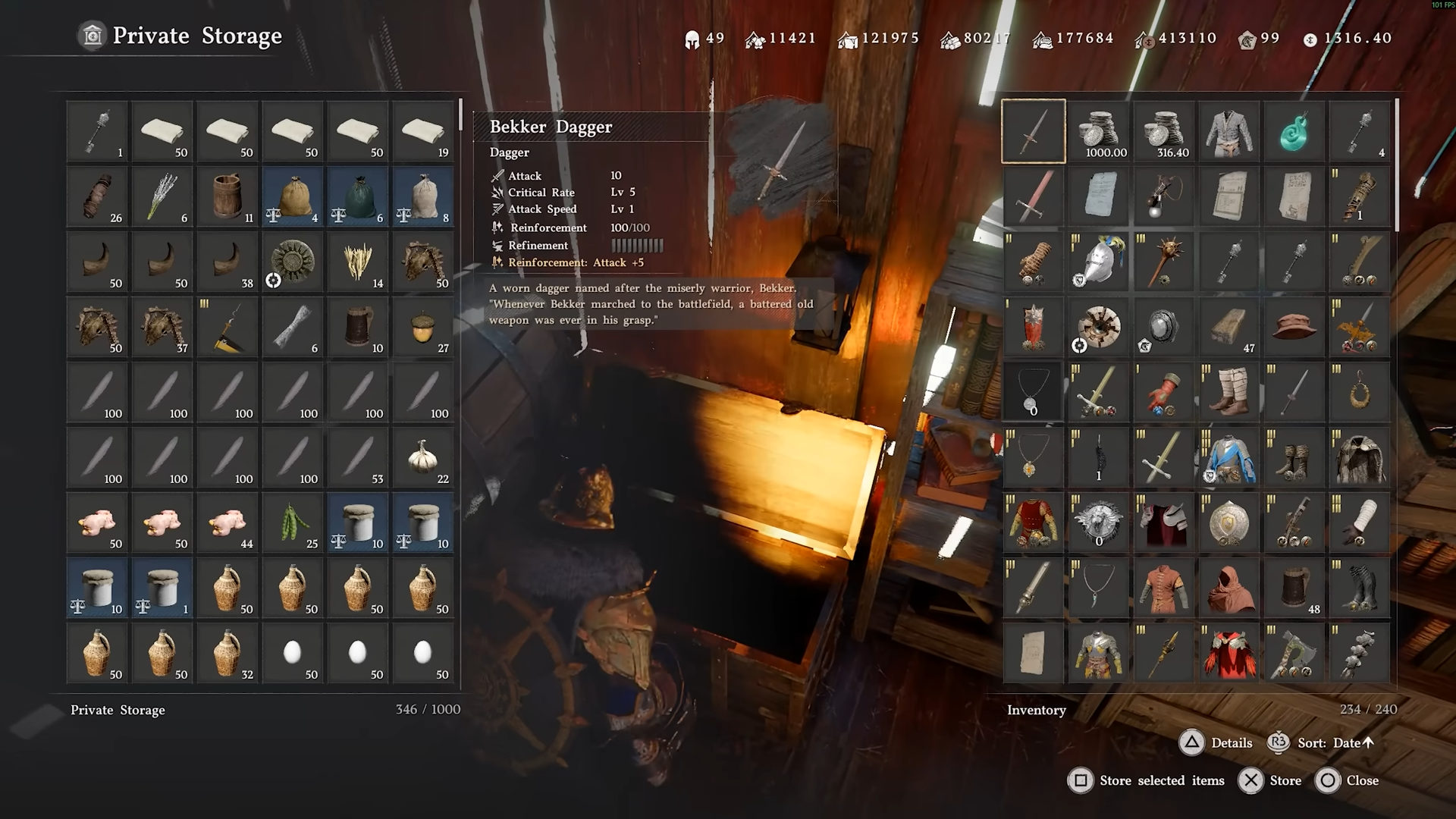Click the garlic bulb stack of 22
The image size is (1456, 819).
423,457
